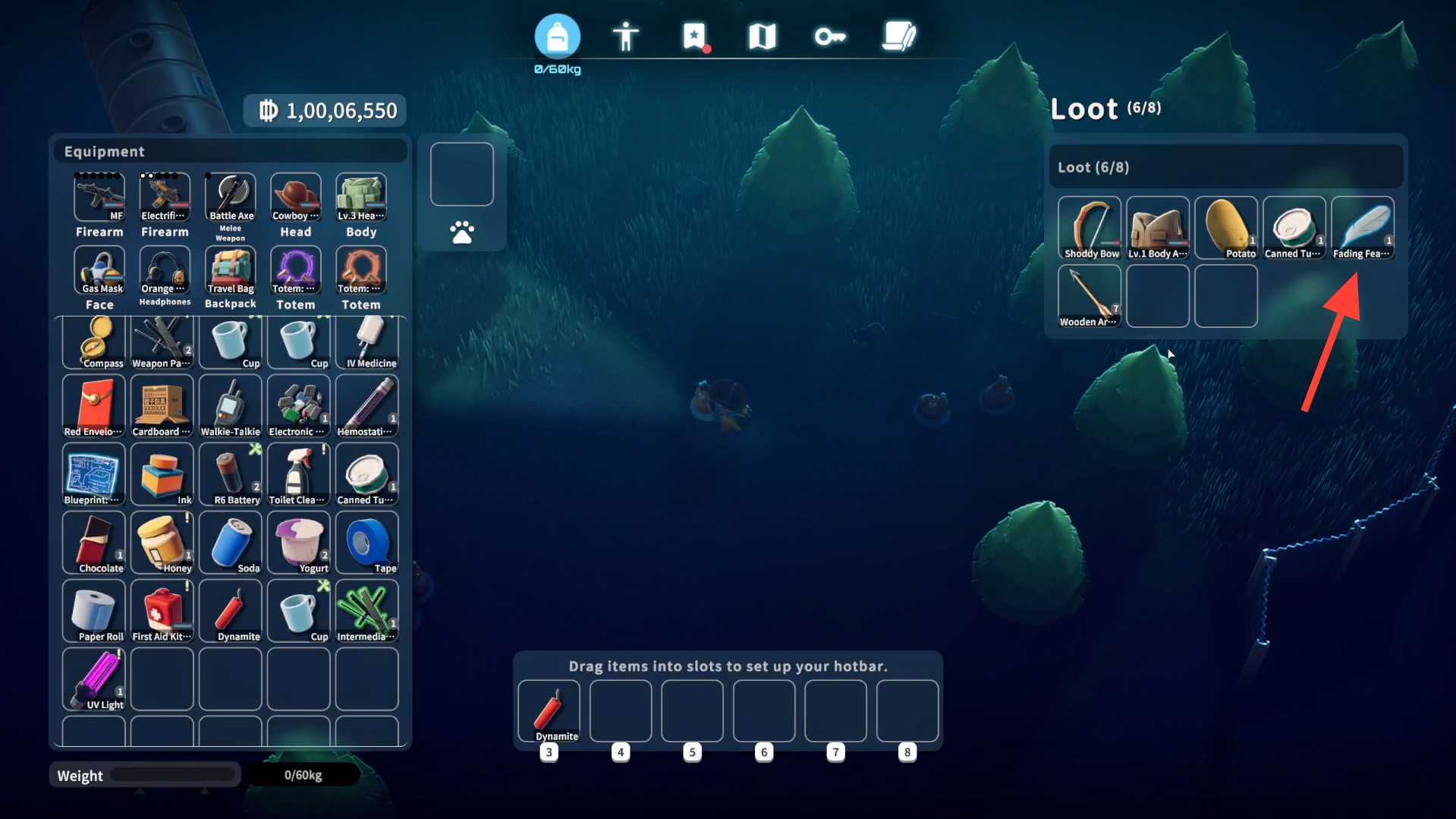Image resolution: width=1456 pixels, height=819 pixels.
Task: Open the notes journal tab
Action: click(899, 36)
